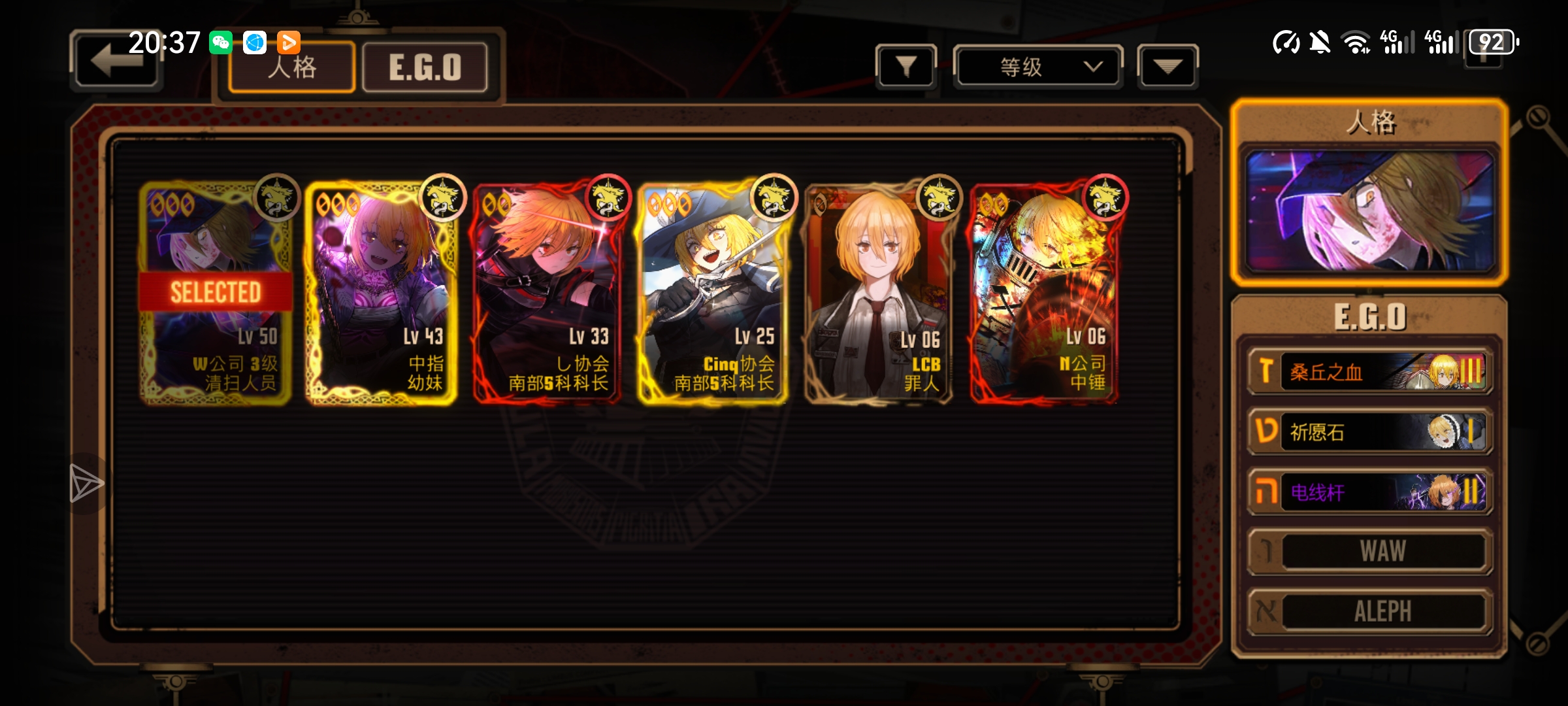This screenshot has height=706, width=1568.
Task: Select the Lv 50 W公司 3级清扫人员 card
Action: (215, 294)
